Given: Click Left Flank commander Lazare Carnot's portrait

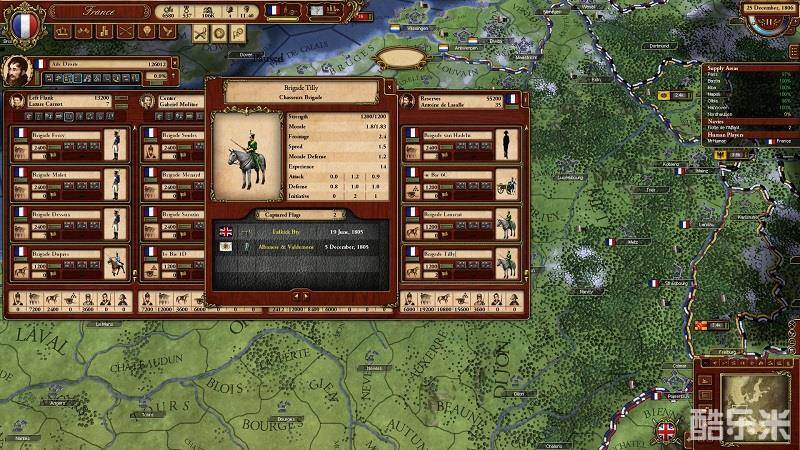Looking at the screenshot, I should (18, 102).
